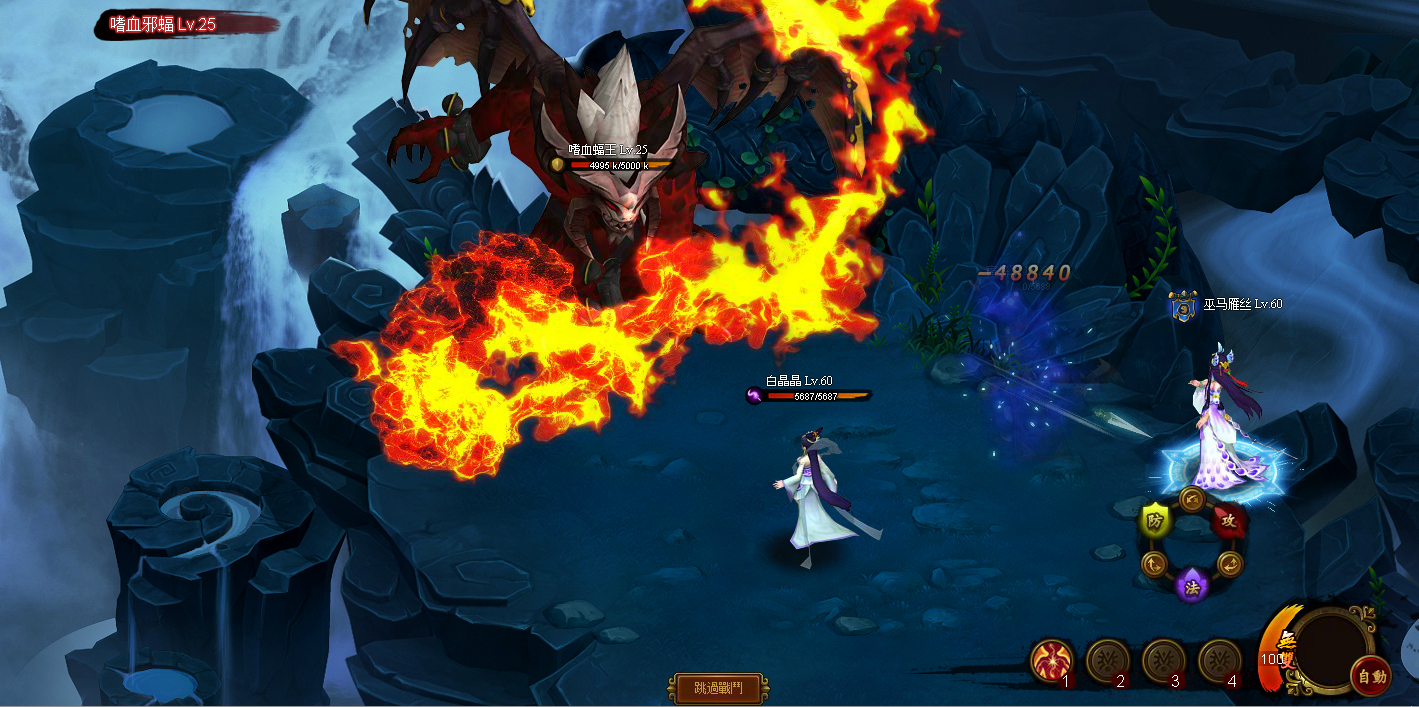Select the yellow 防 defense stance

[x=1155, y=521]
